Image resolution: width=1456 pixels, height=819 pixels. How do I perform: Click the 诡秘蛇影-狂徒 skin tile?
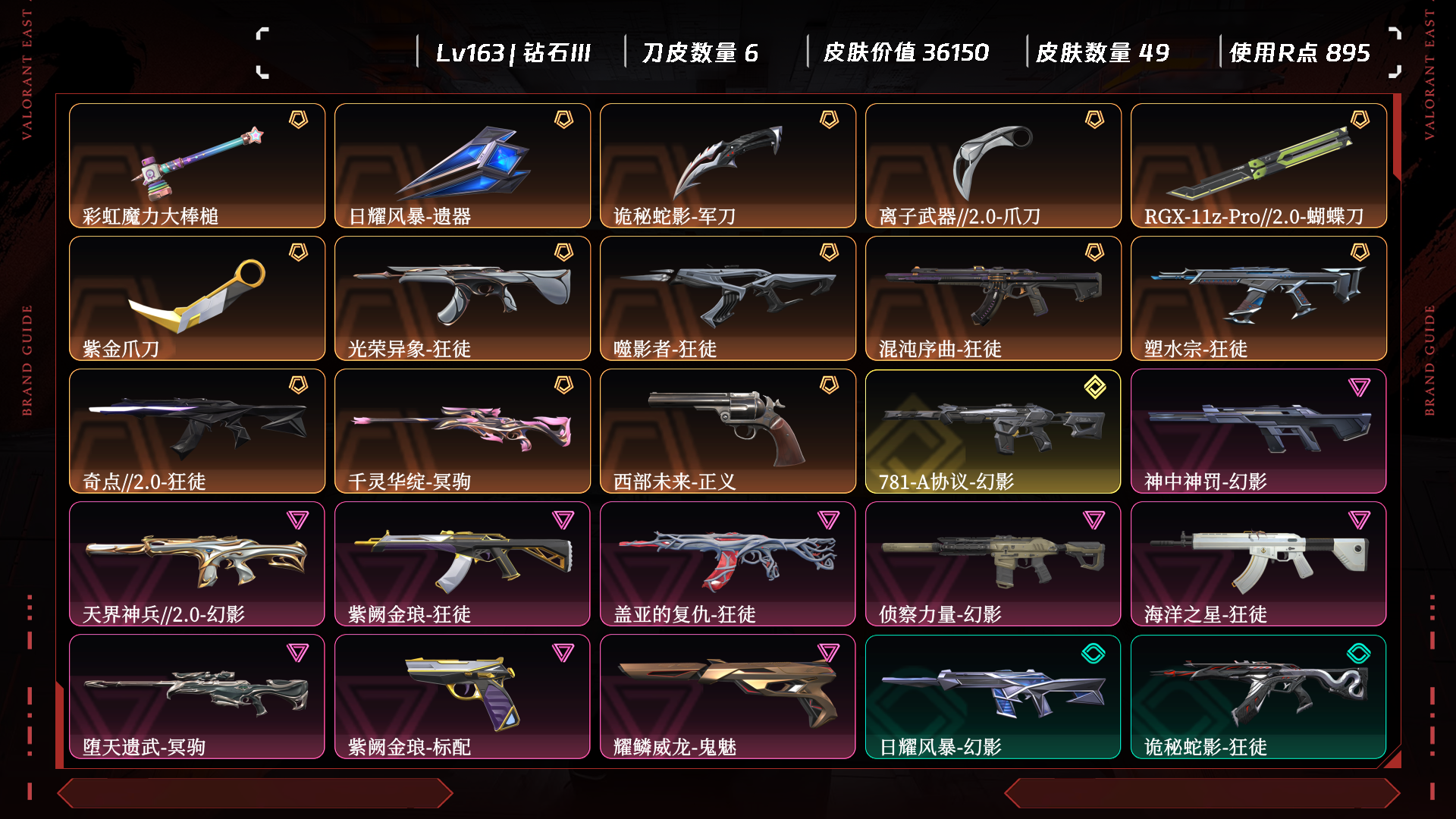click(x=1259, y=697)
